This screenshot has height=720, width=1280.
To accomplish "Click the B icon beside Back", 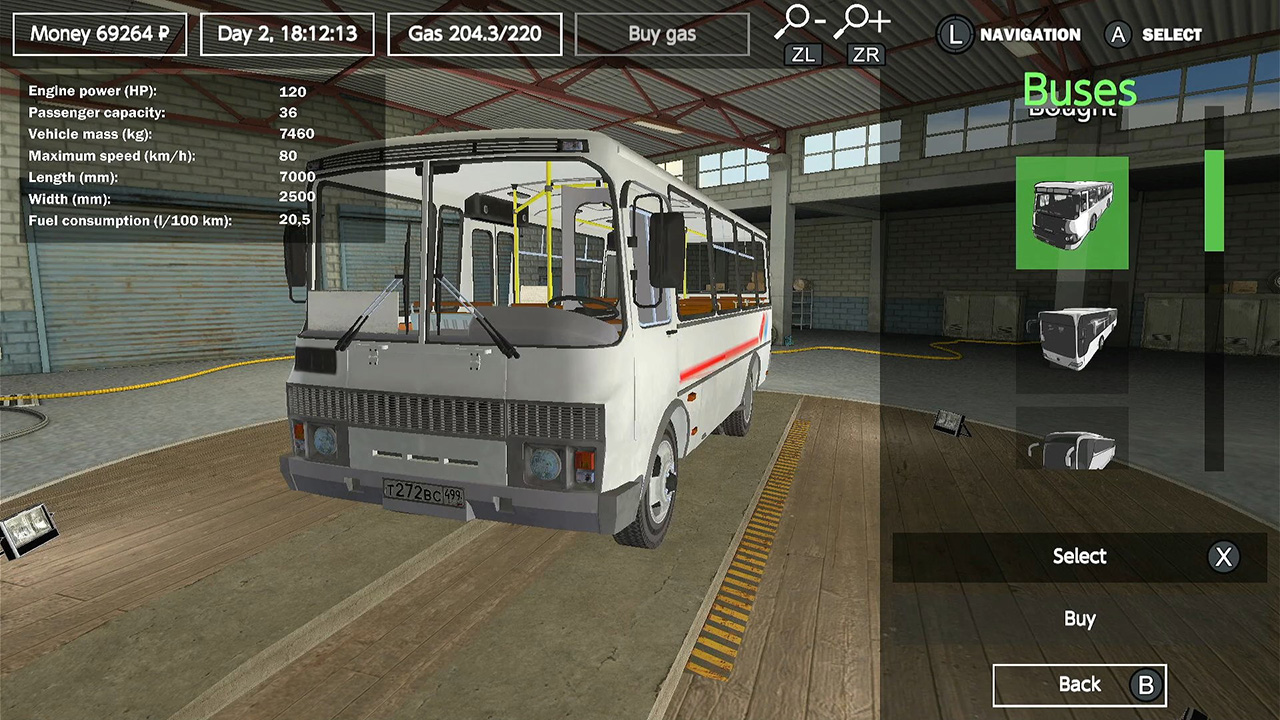I will 1144,685.
